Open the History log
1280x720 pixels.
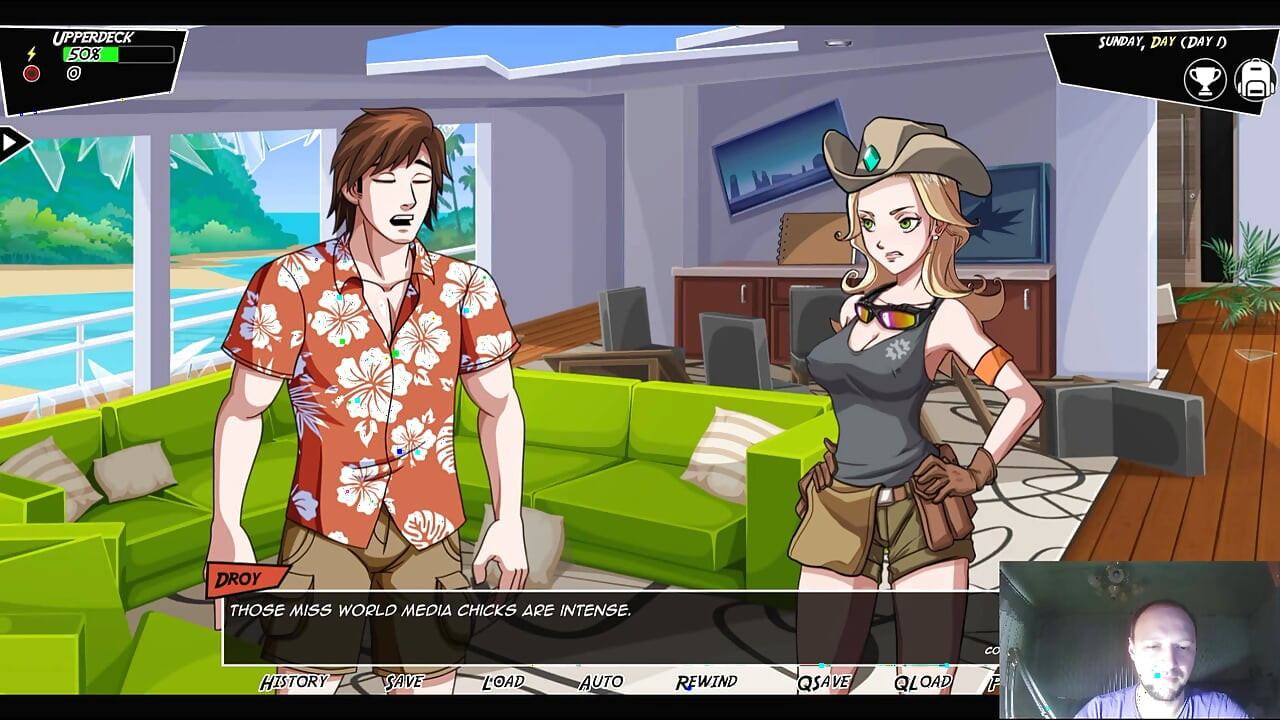point(294,682)
